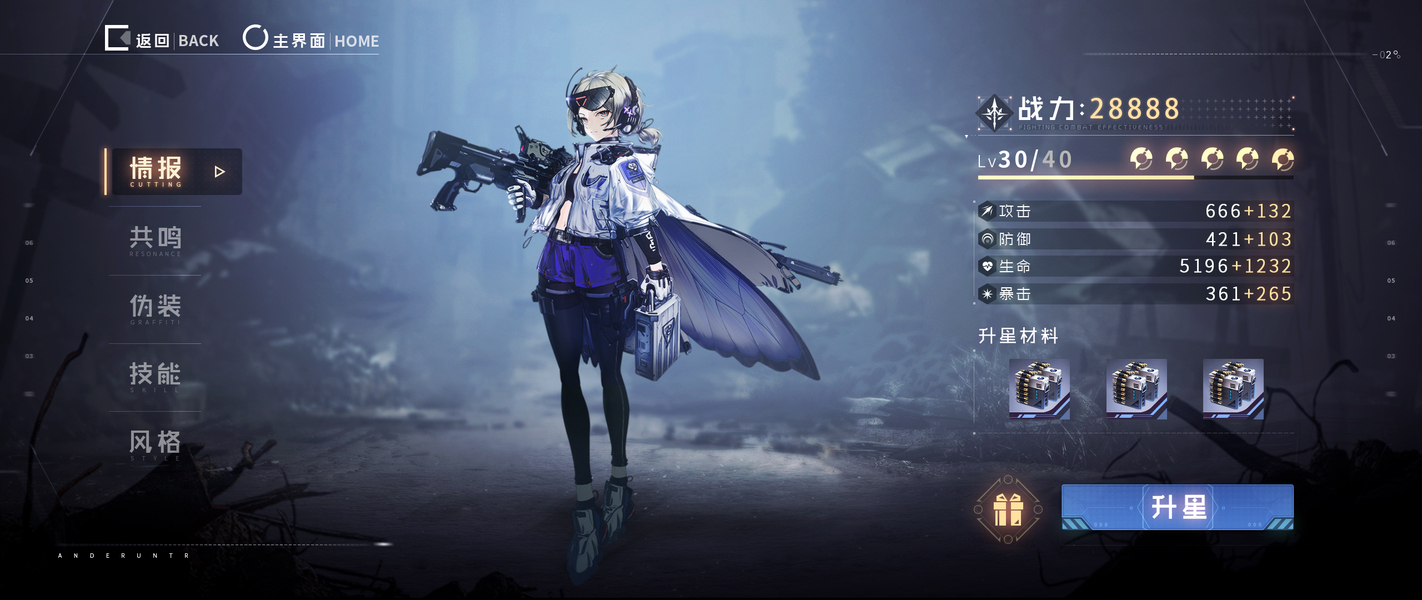Open the 伪装 tab
Image resolution: width=1422 pixels, height=600 pixels.
point(155,308)
